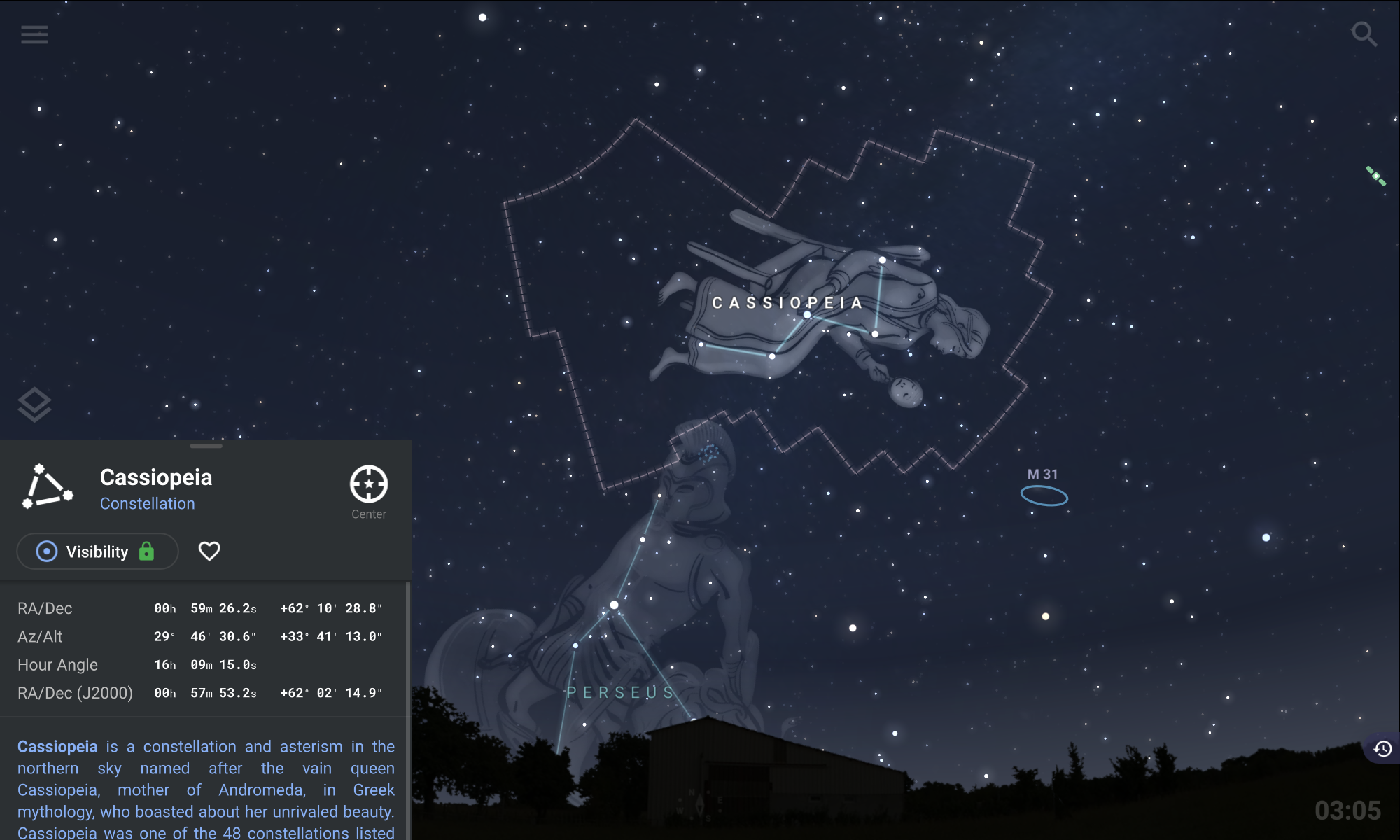Open the sky layers selector icon

point(33,405)
